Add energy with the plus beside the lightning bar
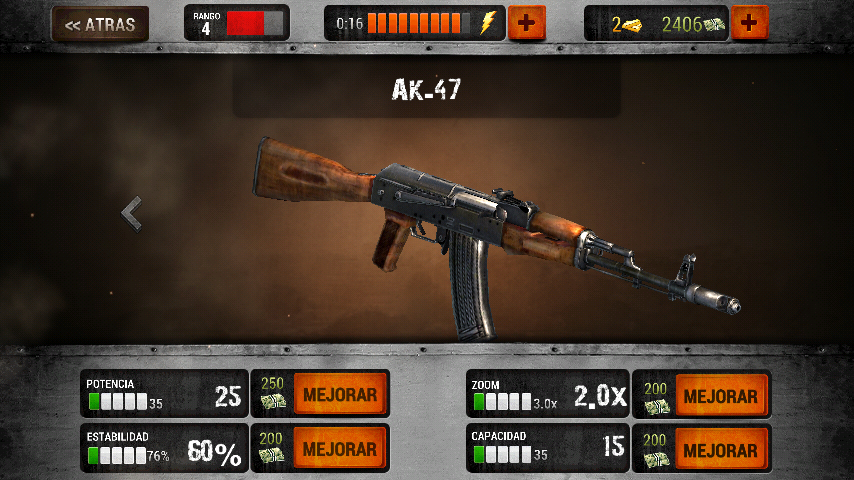 click(526, 23)
